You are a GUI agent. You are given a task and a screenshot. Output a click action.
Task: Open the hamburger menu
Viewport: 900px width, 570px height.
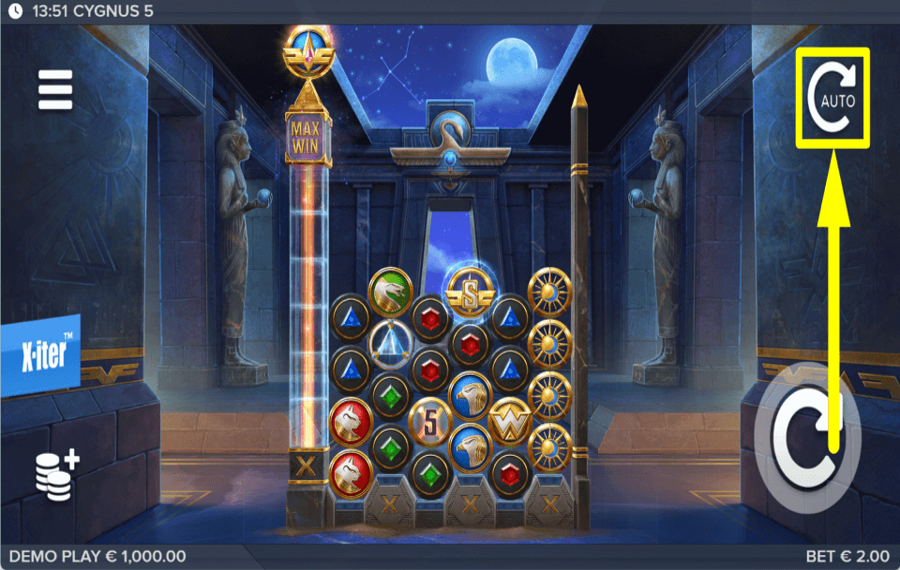(x=56, y=90)
